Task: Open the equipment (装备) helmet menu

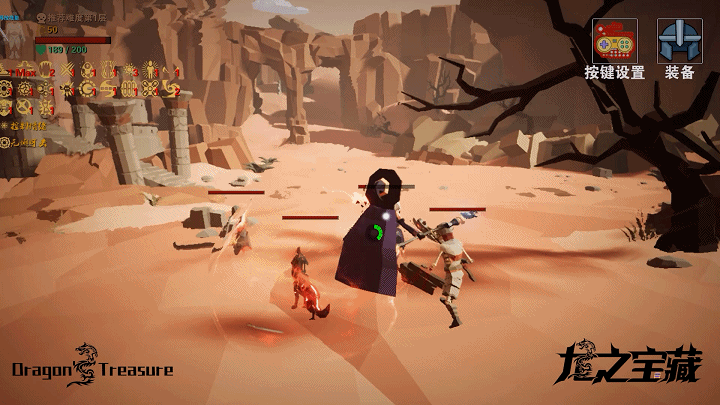Action: [x=679, y=42]
